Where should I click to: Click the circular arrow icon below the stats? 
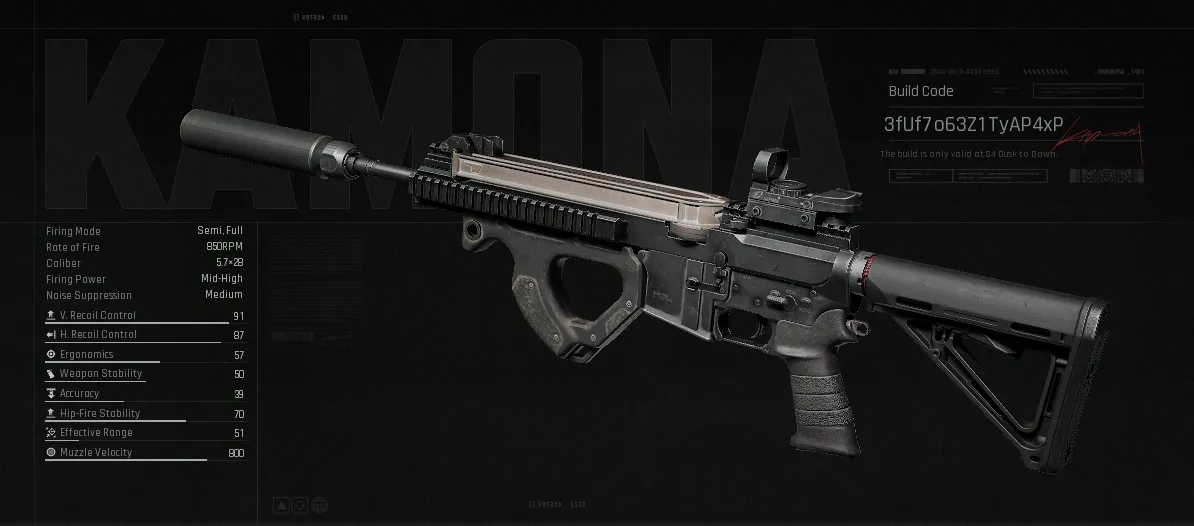coord(301,505)
